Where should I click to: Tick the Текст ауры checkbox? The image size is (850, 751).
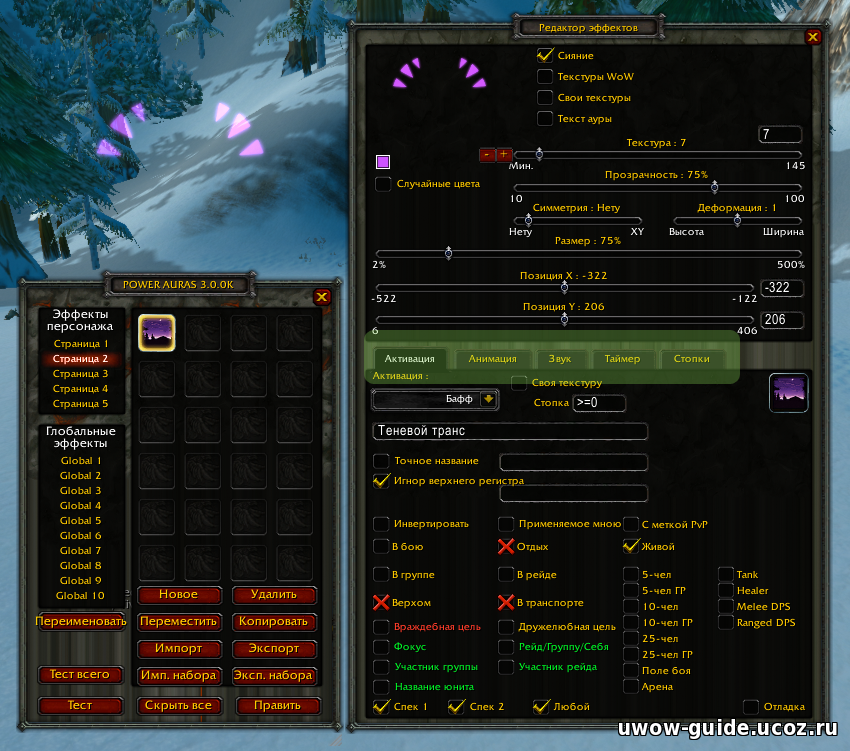coord(545,119)
